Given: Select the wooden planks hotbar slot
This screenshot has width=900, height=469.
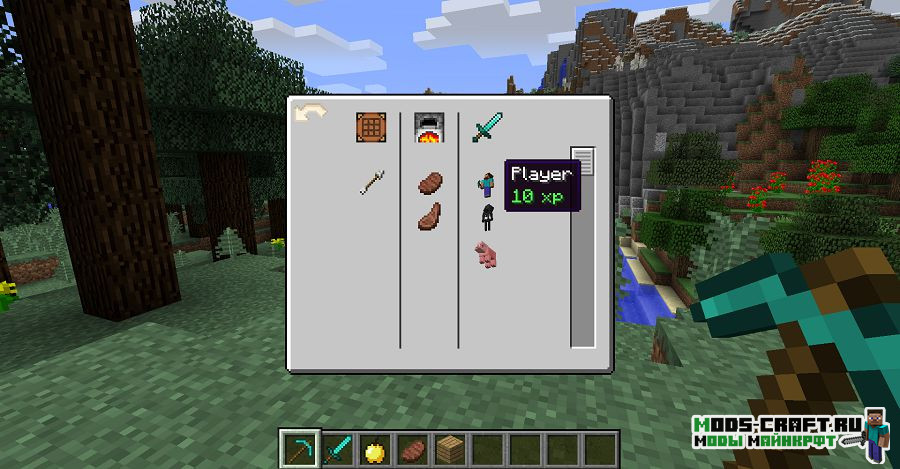Looking at the screenshot, I should (x=450, y=448).
